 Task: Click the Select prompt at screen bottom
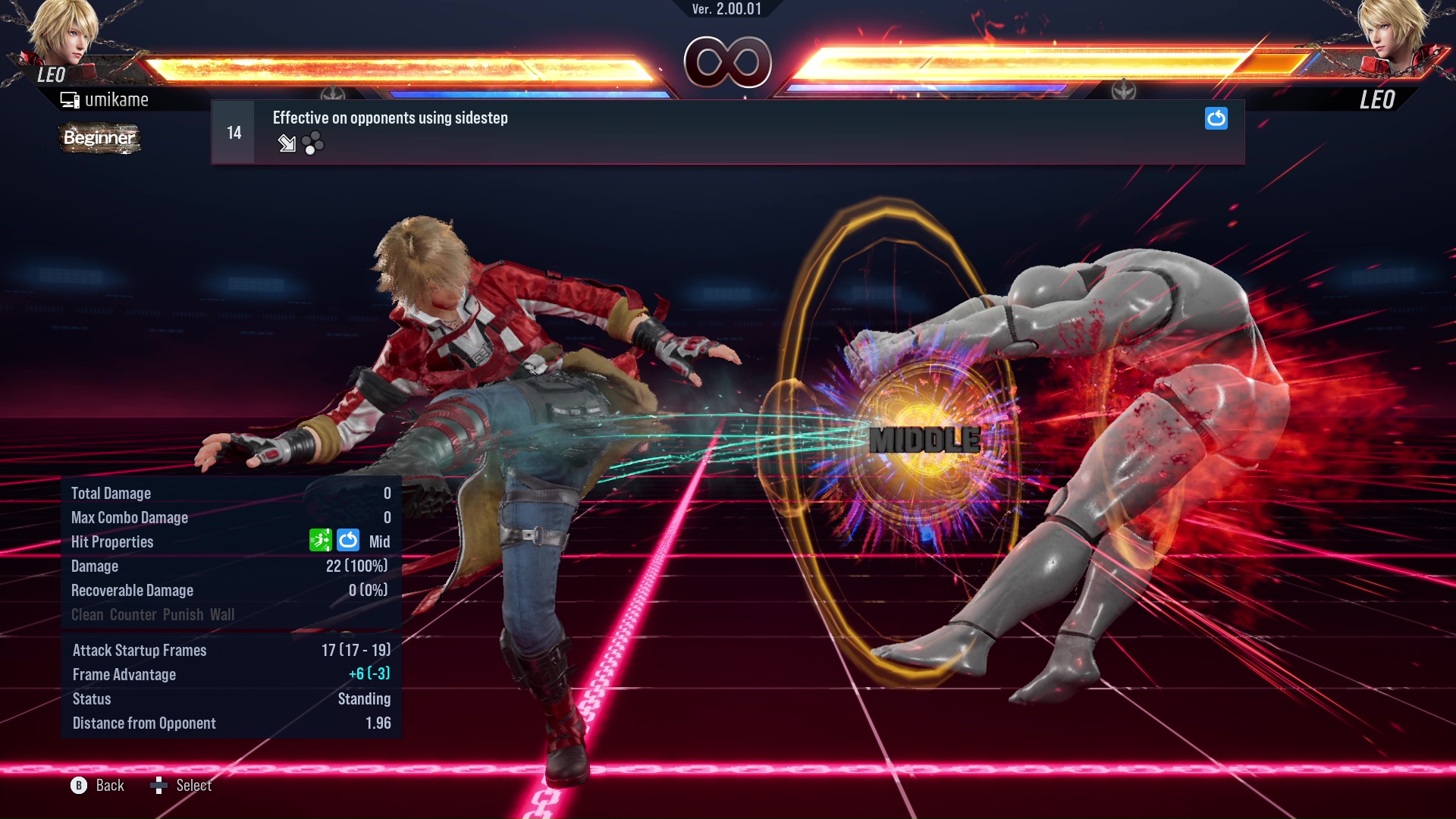193,785
